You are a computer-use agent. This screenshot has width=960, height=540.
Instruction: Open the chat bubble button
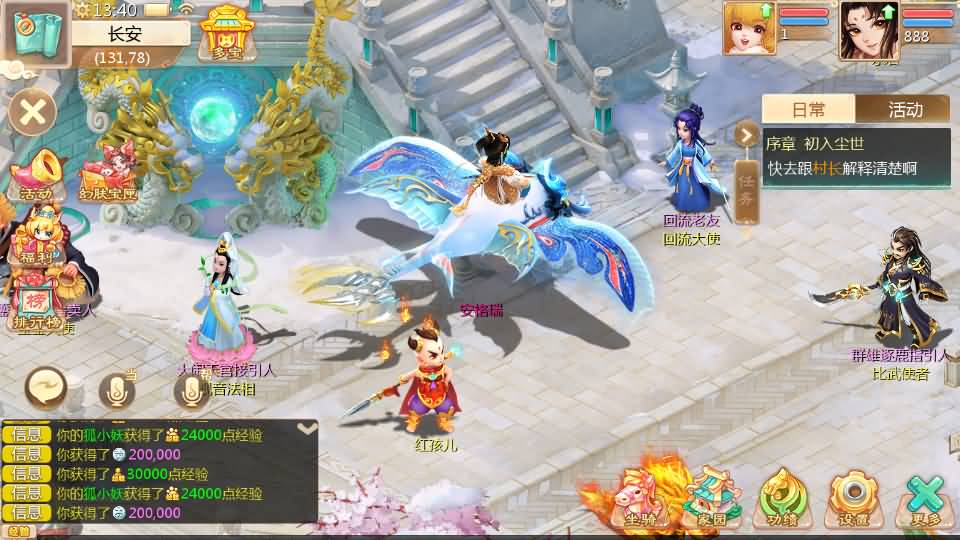coord(46,387)
